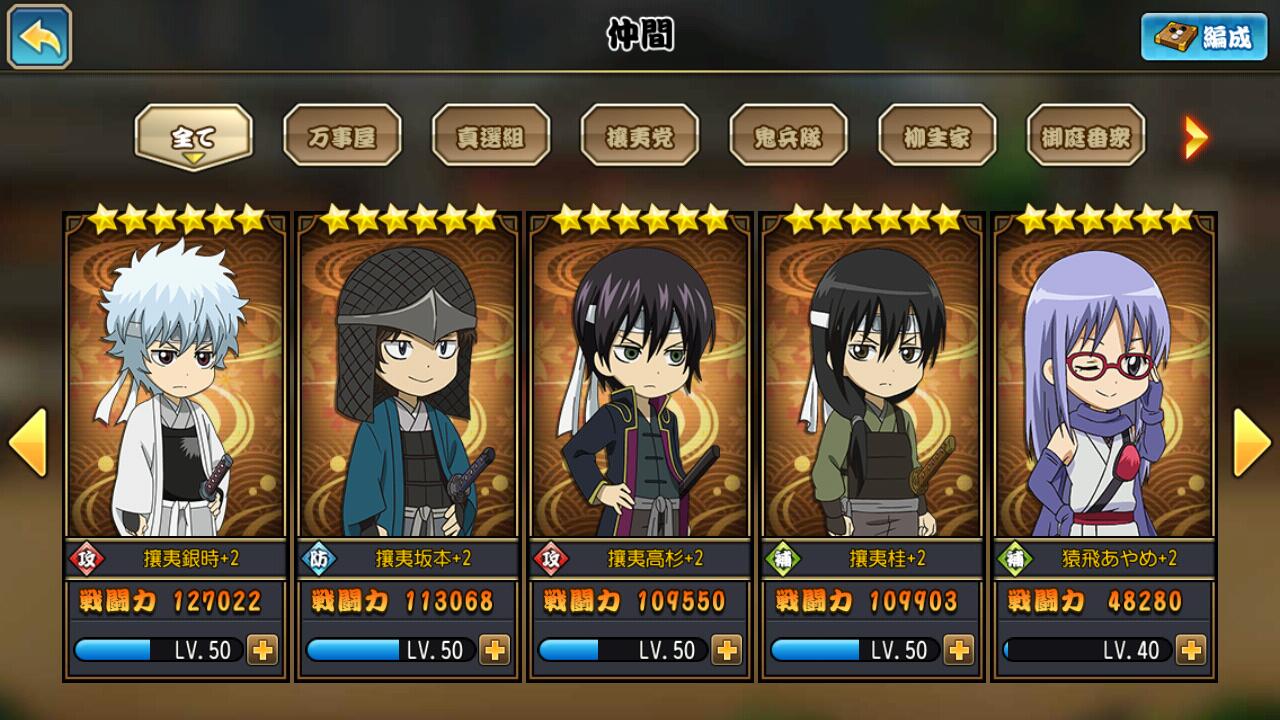This screenshot has width=1280, height=720.
Task: Open the 御庭番衆 tab
Action: pyautogui.click(x=1086, y=136)
